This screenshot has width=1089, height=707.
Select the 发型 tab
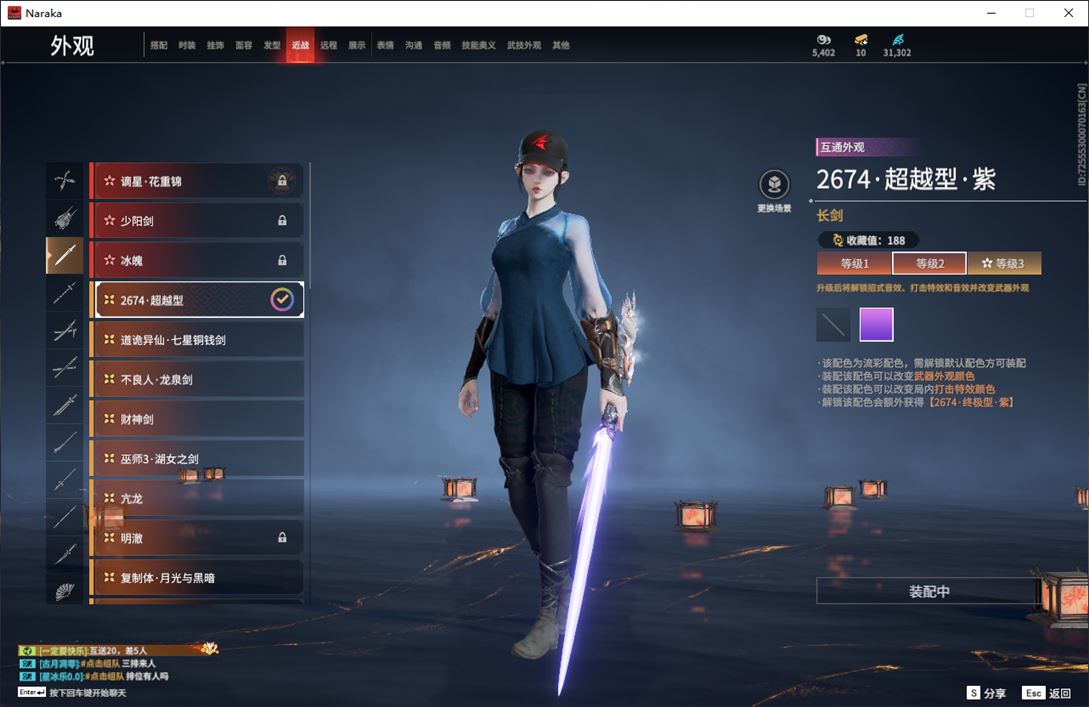click(x=272, y=45)
